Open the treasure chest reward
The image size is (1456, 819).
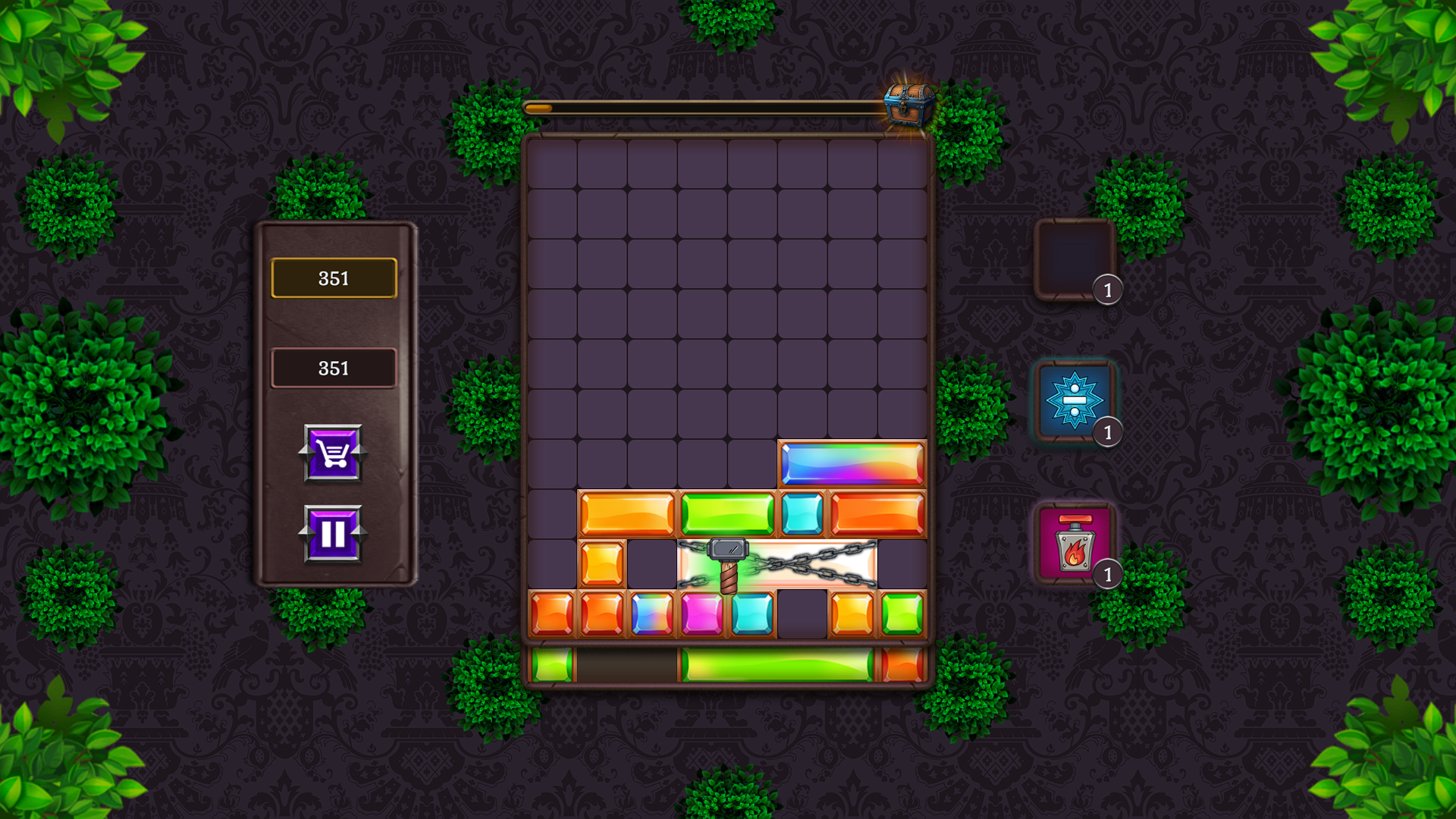pos(908,104)
